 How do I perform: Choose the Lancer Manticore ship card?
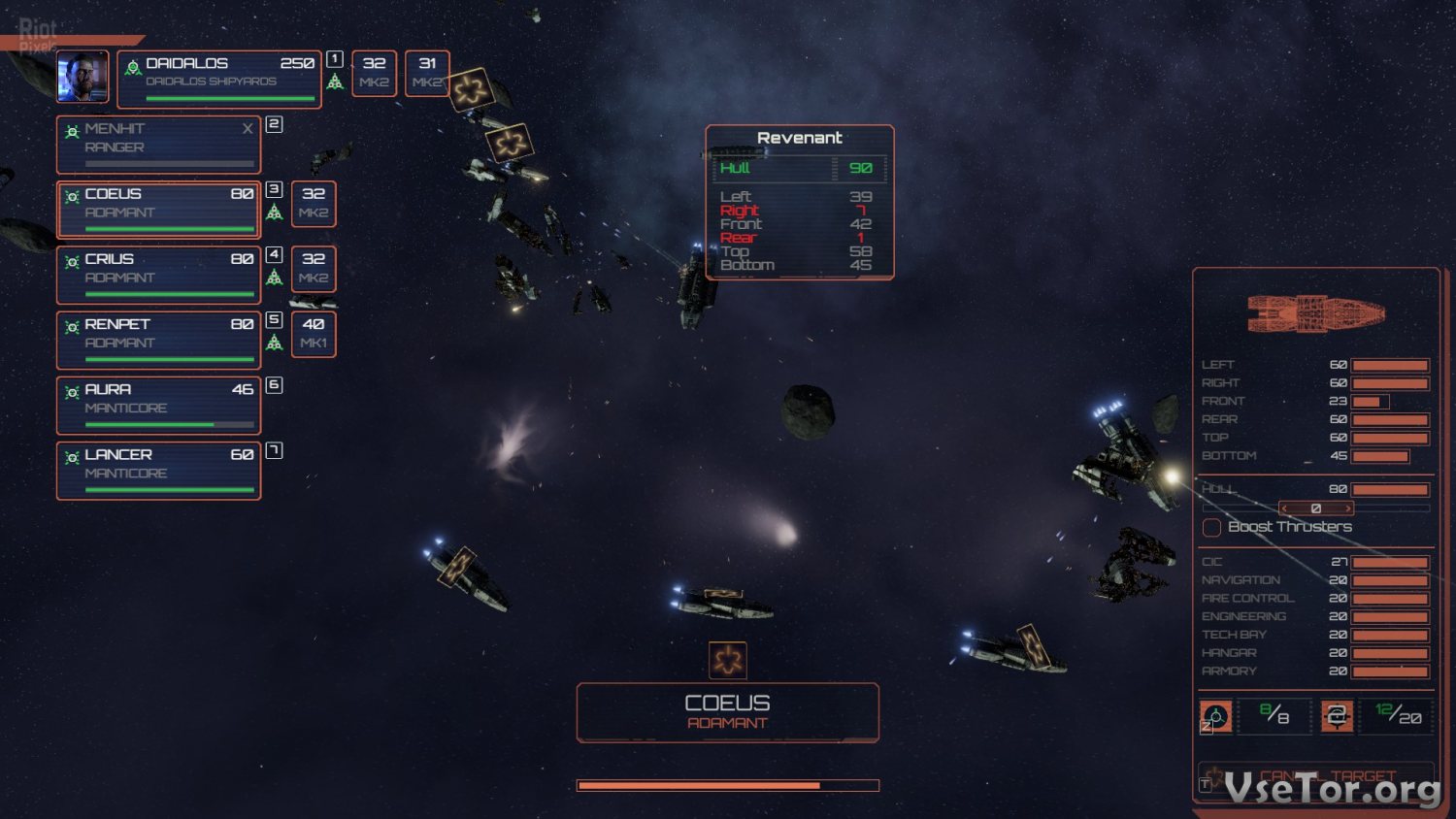tap(159, 470)
